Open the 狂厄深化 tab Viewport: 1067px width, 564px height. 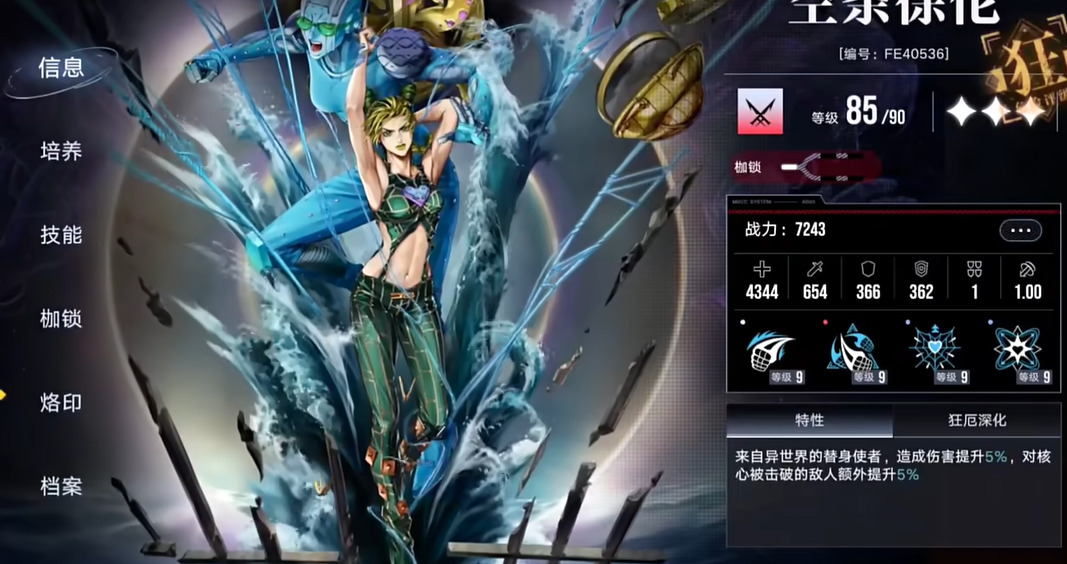(x=976, y=420)
